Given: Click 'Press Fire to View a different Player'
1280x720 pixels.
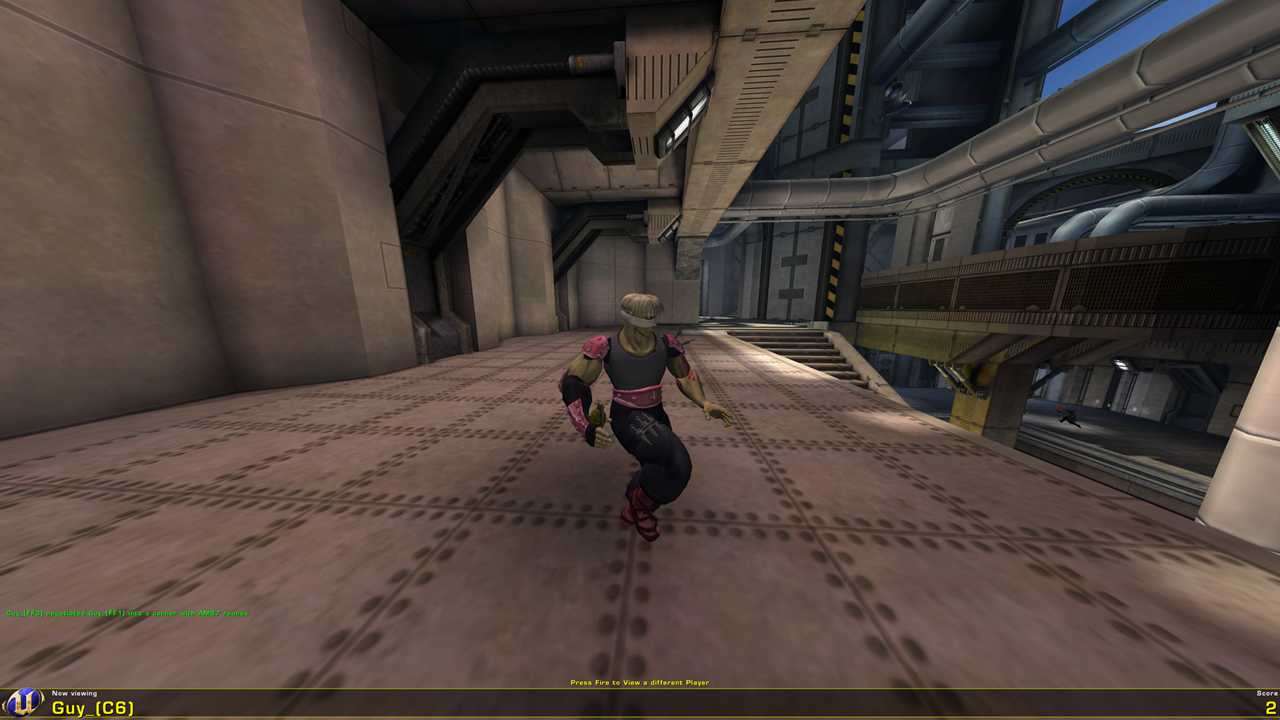Looking at the screenshot, I should tap(639, 682).
